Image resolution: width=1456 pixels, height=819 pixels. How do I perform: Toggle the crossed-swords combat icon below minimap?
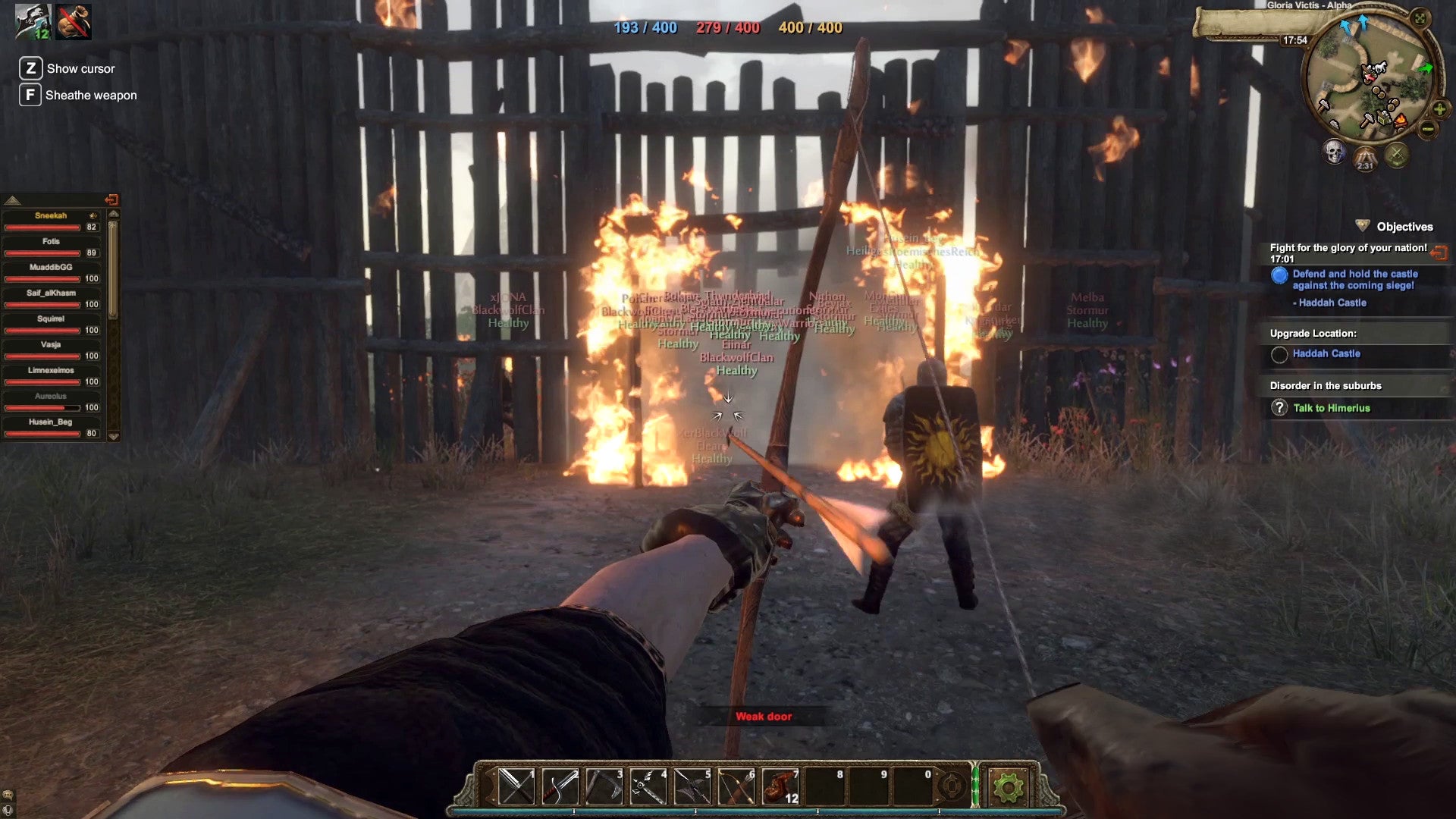click(x=1397, y=155)
